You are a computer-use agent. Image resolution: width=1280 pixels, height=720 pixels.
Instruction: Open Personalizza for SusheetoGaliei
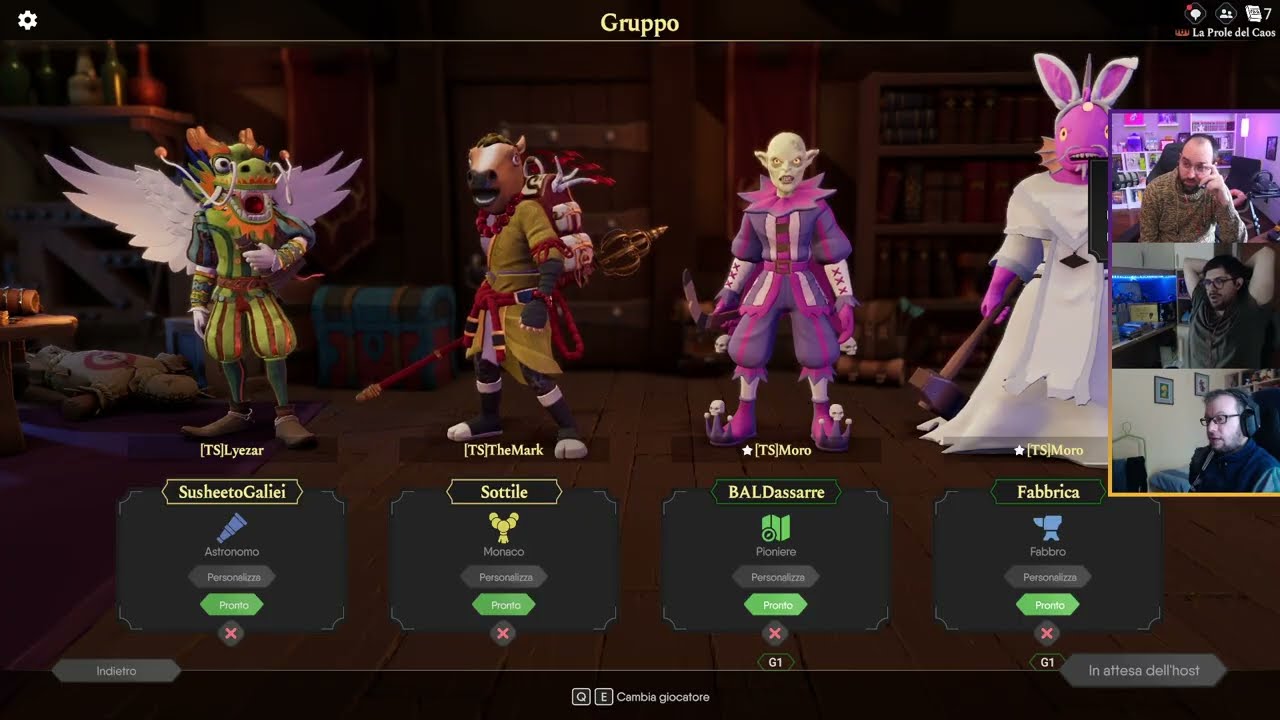[x=233, y=577]
